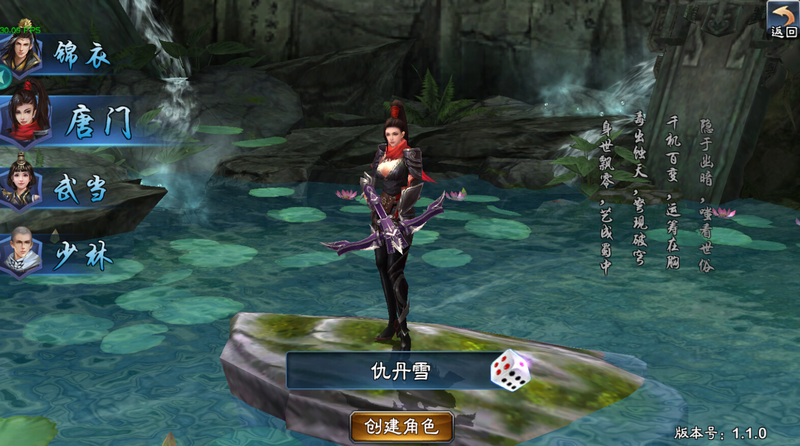Click the 返回 back button
Image resolution: width=800 pixels, height=446 pixels.
click(781, 19)
